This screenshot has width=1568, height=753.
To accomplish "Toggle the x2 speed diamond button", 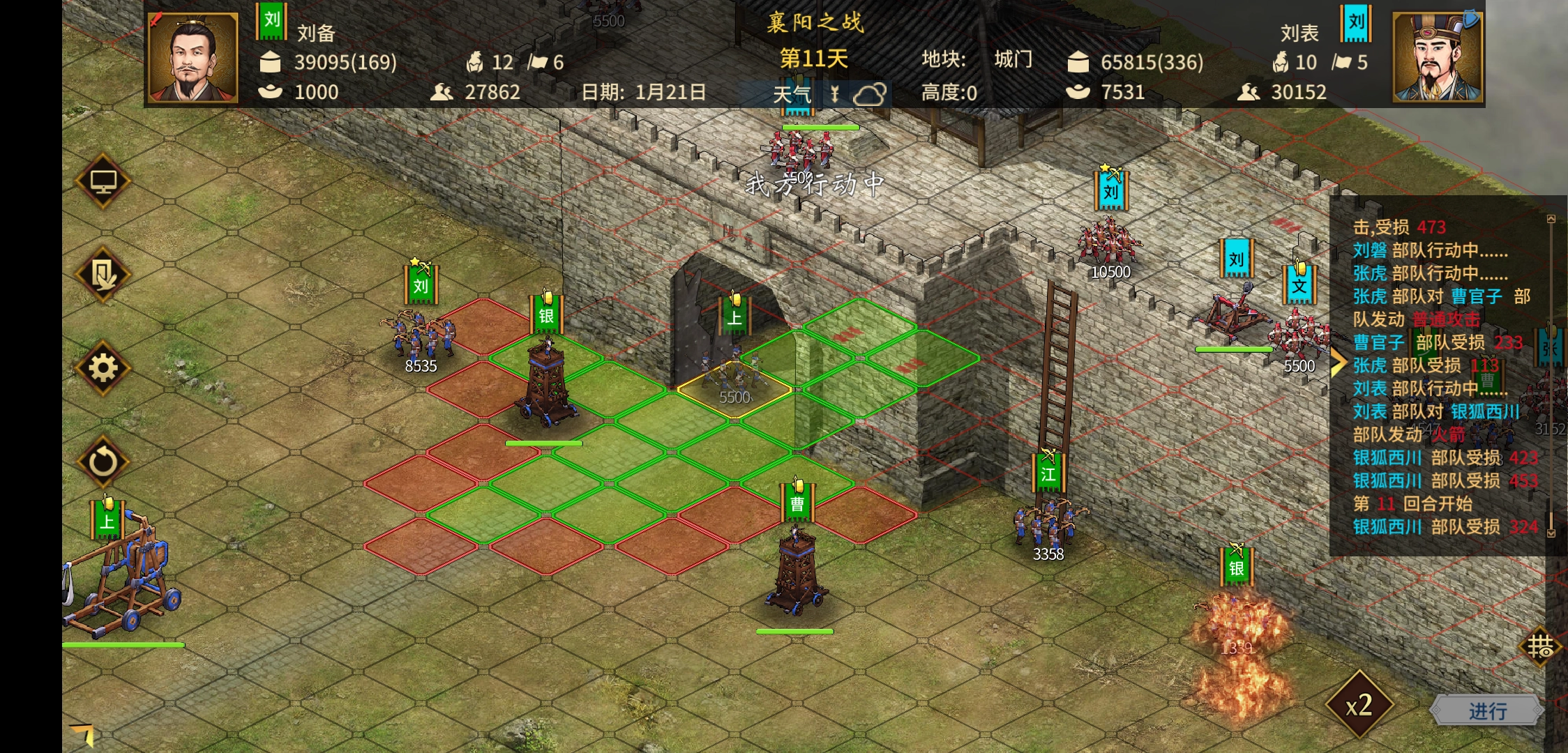I will tap(1359, 706).
